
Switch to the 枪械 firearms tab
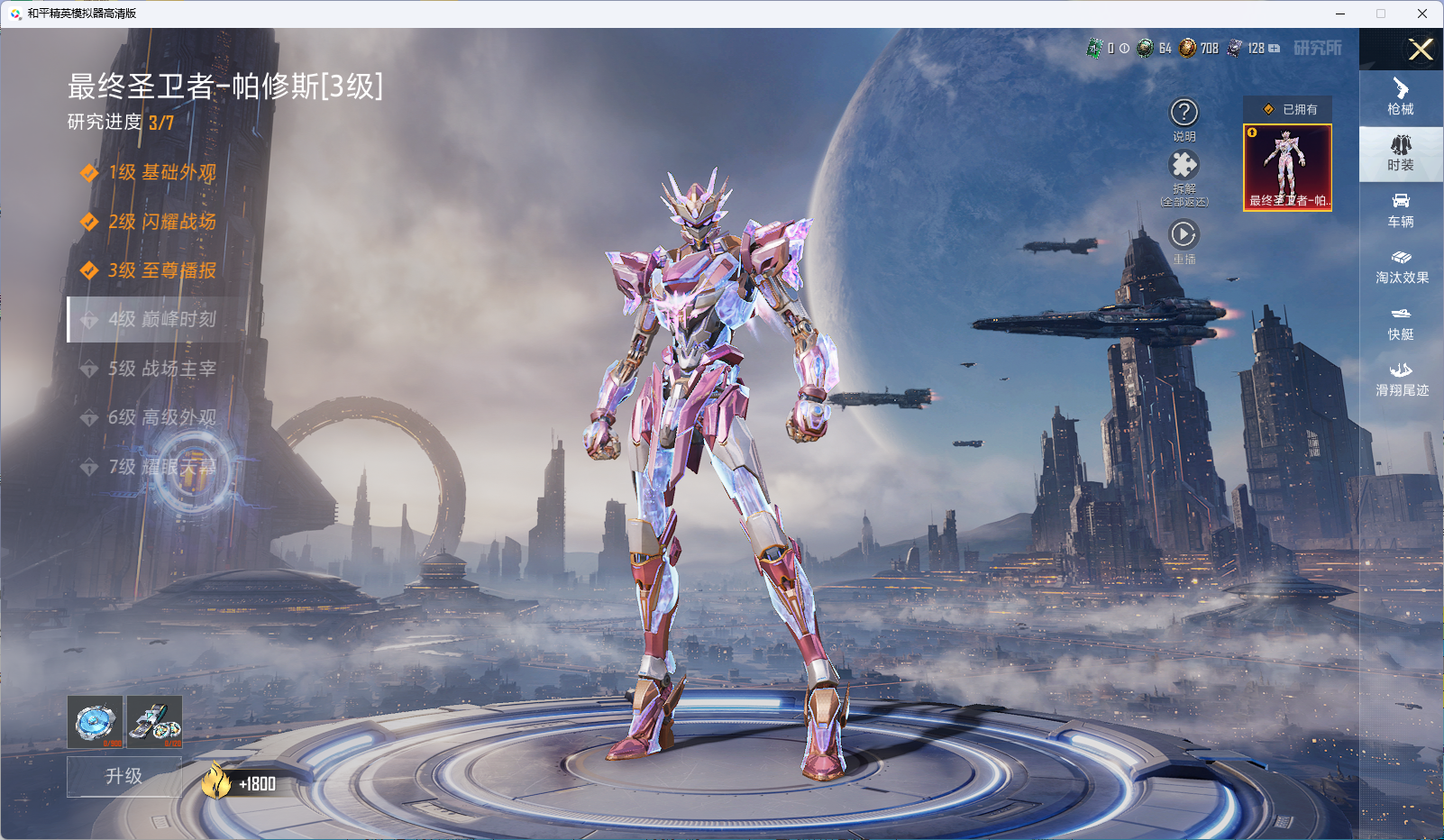click(1401, 97)
